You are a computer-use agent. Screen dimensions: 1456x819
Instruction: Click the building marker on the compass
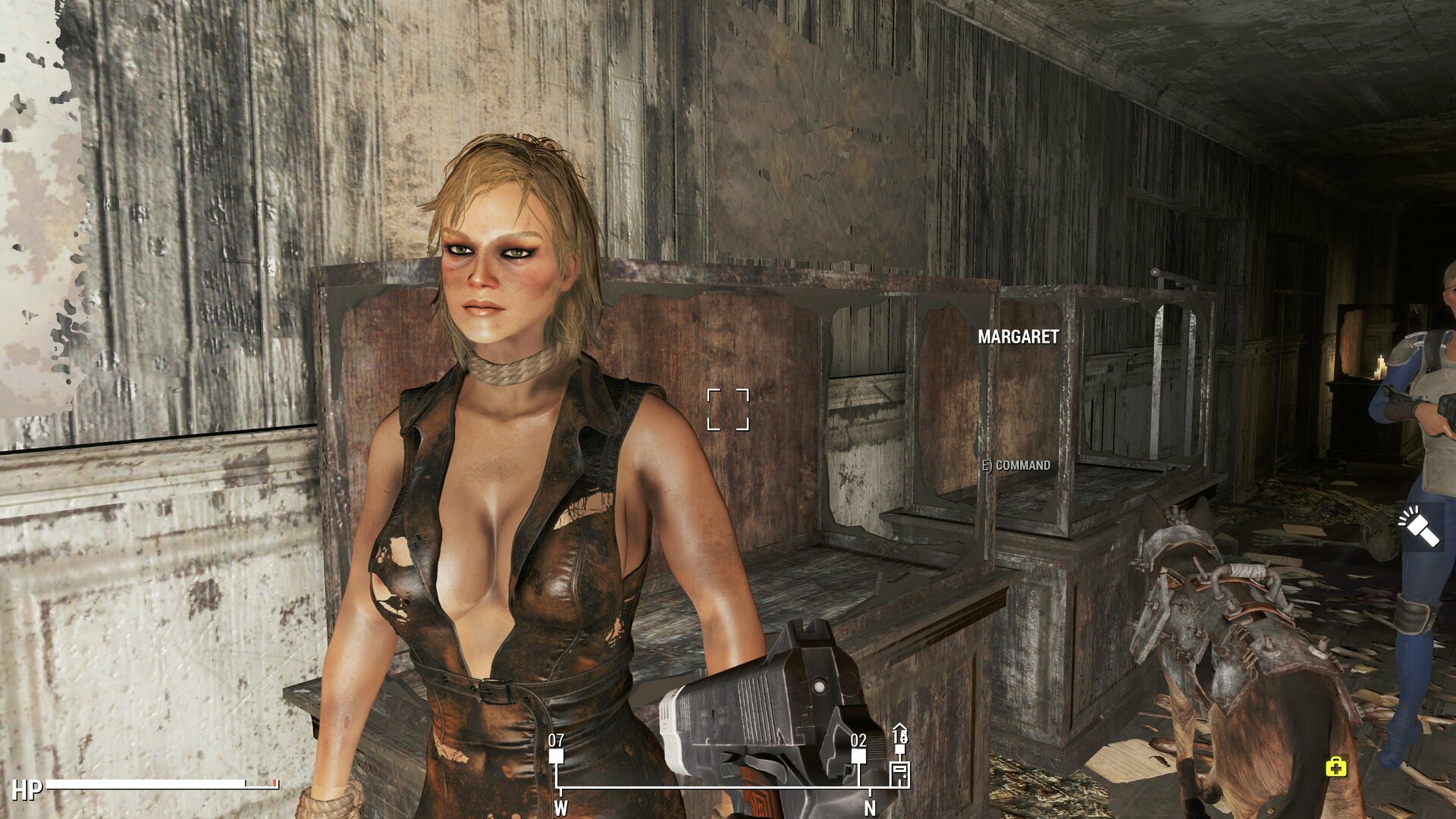[899, 773]
